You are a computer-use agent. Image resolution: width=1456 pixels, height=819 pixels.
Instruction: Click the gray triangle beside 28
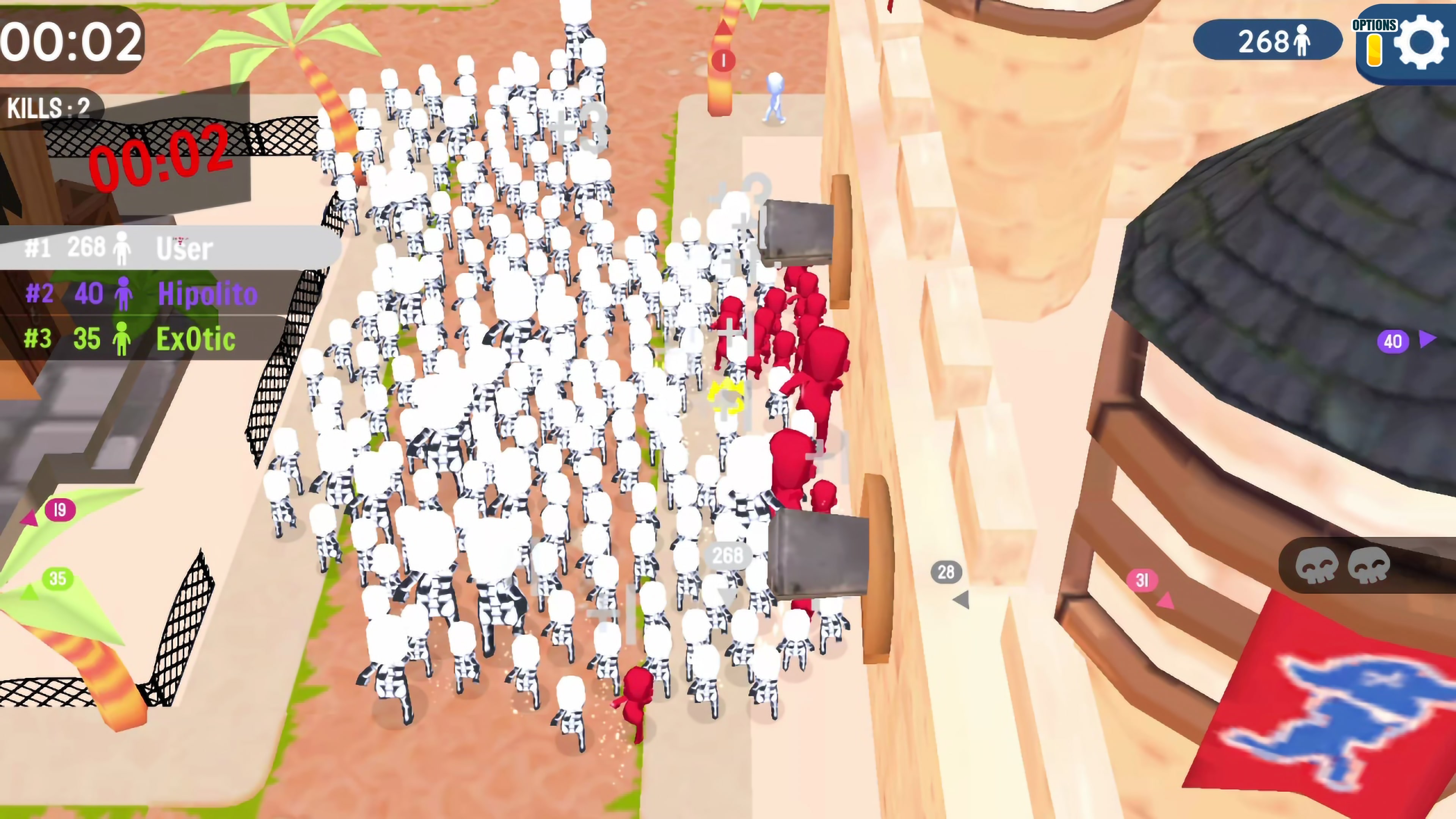pyautogui.click(x=961, y=601)
